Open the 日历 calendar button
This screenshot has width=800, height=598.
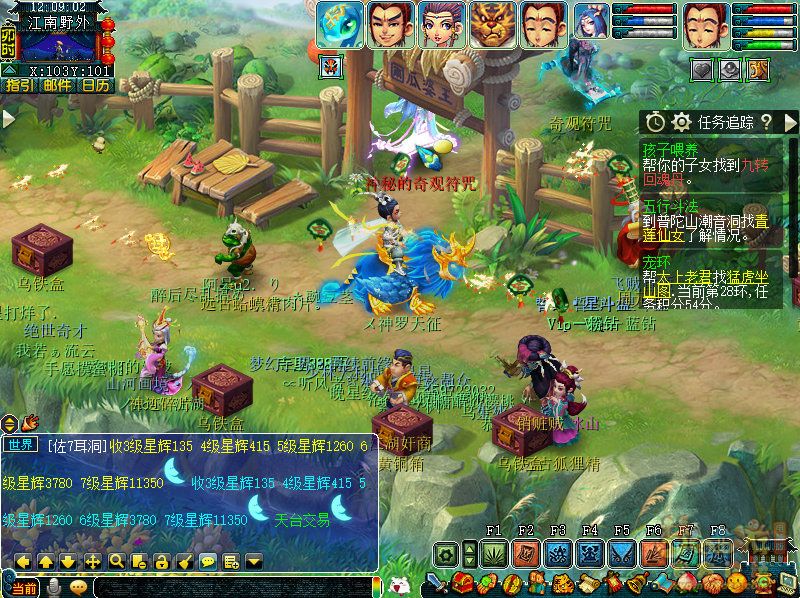click(x=96, y=85)
